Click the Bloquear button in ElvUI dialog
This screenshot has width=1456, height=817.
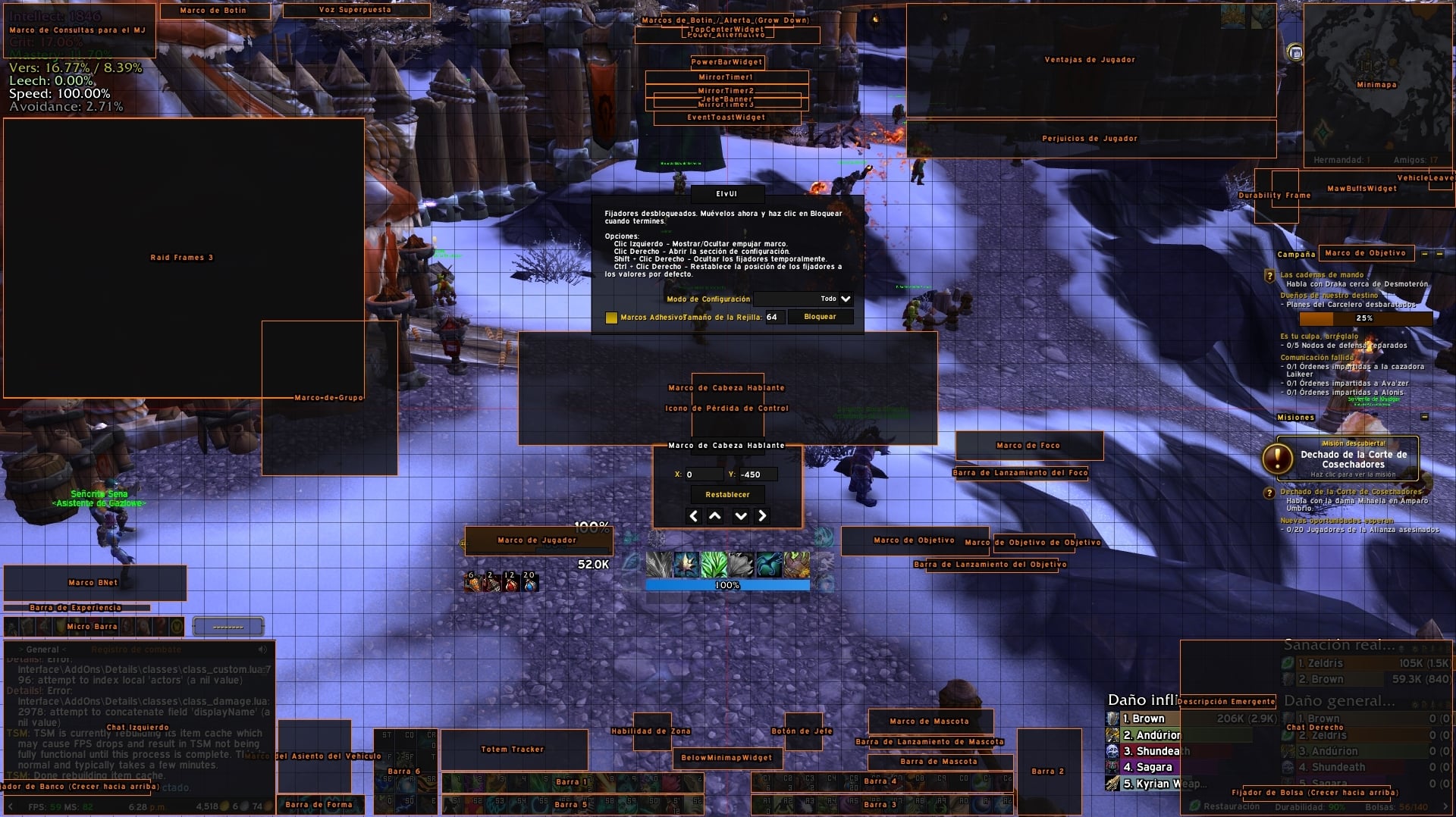(x=820, y=317)
